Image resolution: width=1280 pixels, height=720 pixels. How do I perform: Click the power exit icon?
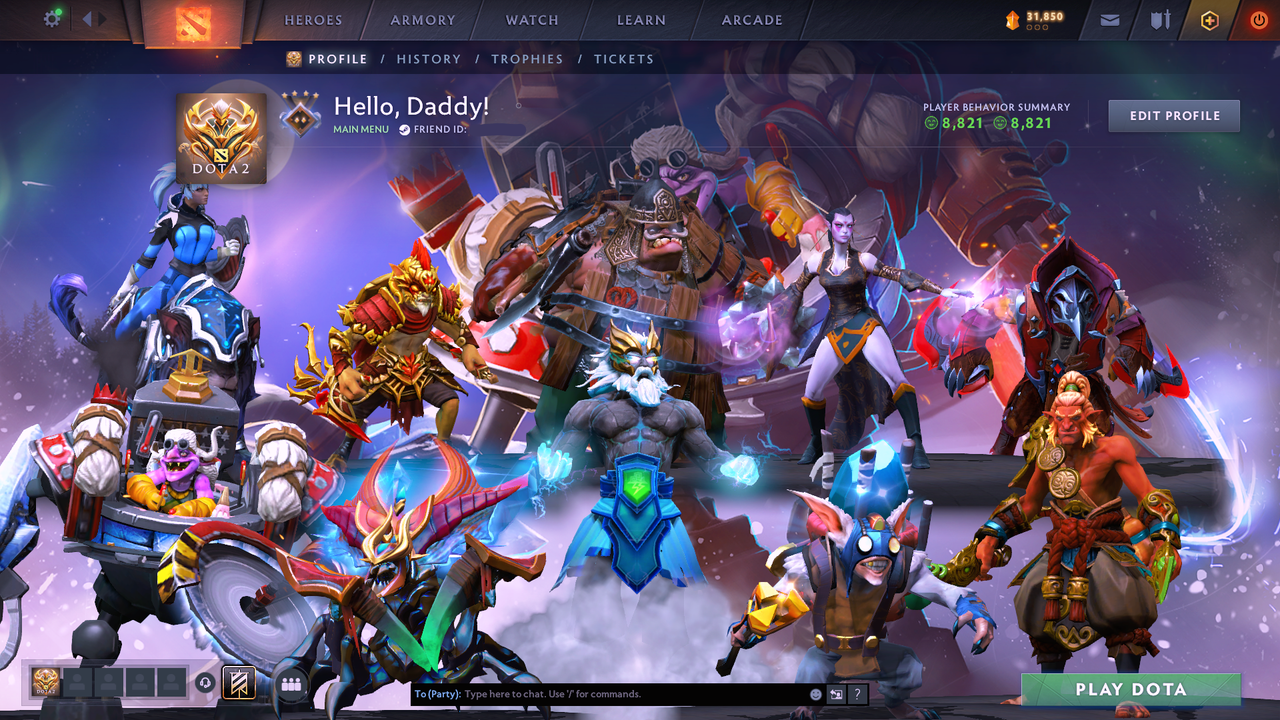pyautogui.click(x=1258, y=19)
